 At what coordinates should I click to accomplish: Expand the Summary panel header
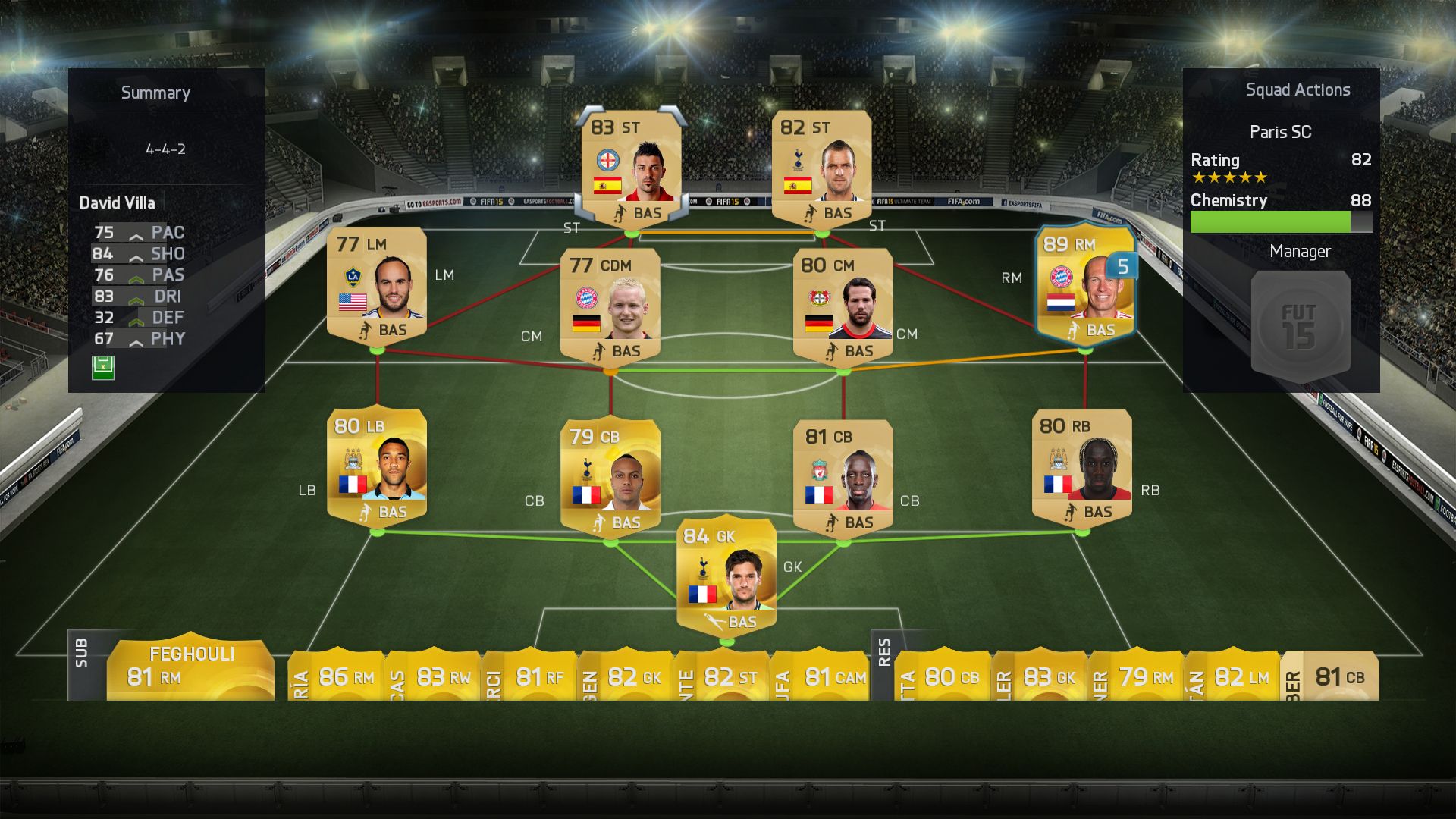(155, 93)
